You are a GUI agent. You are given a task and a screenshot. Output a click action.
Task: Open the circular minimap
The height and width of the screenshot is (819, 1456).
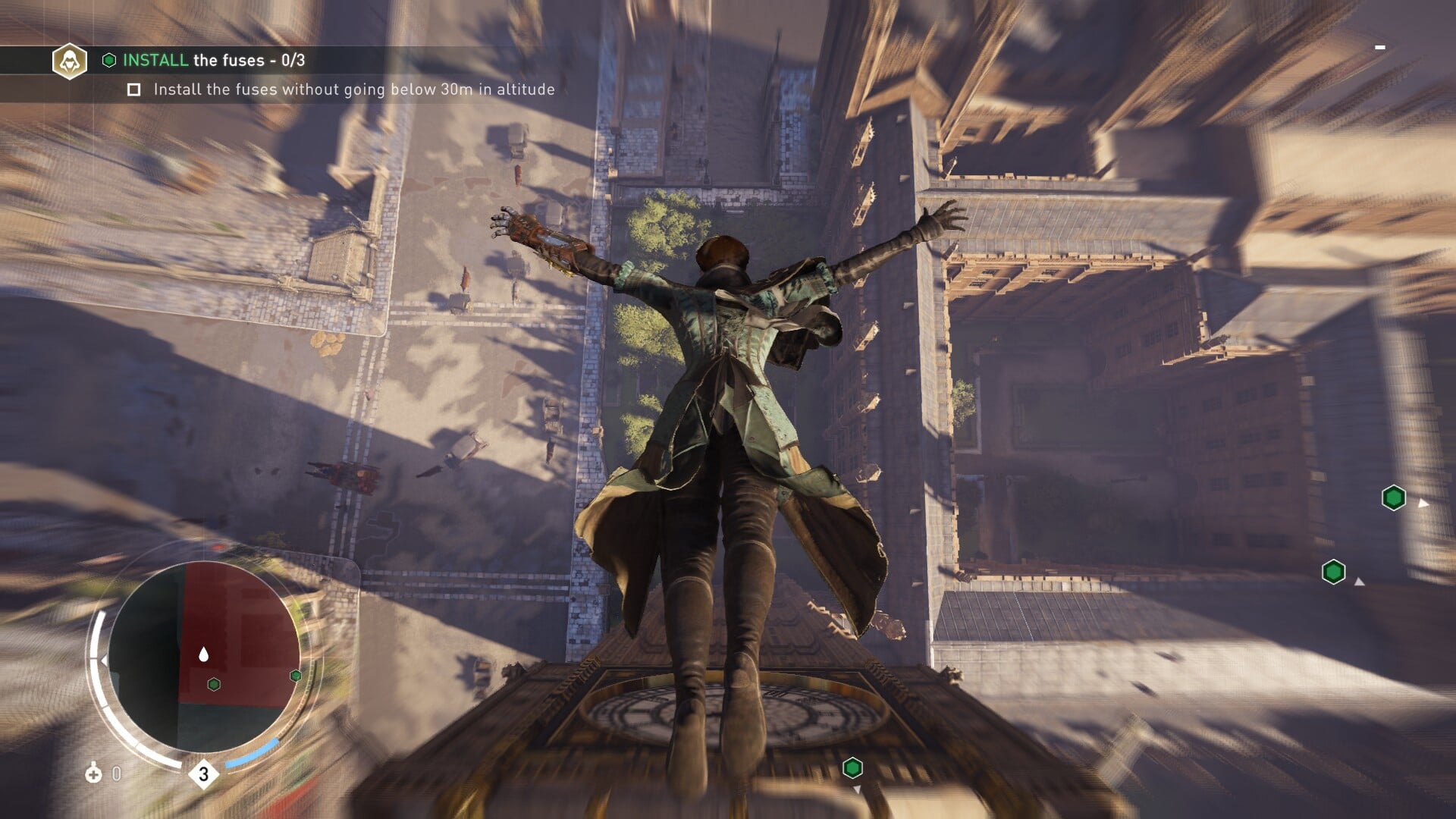point(203,657)
